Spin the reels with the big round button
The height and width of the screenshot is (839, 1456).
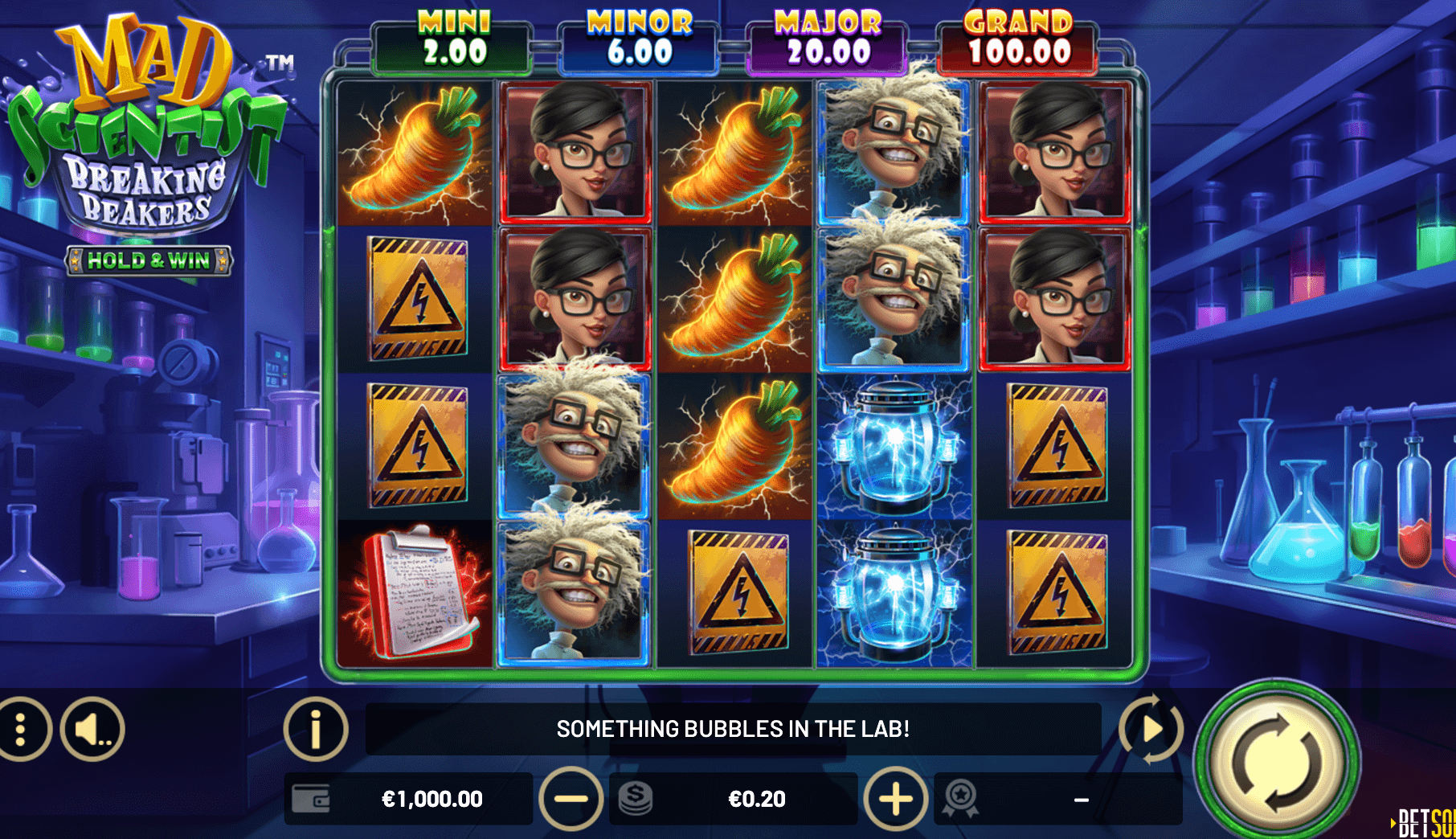click(x=1277, y=763)
